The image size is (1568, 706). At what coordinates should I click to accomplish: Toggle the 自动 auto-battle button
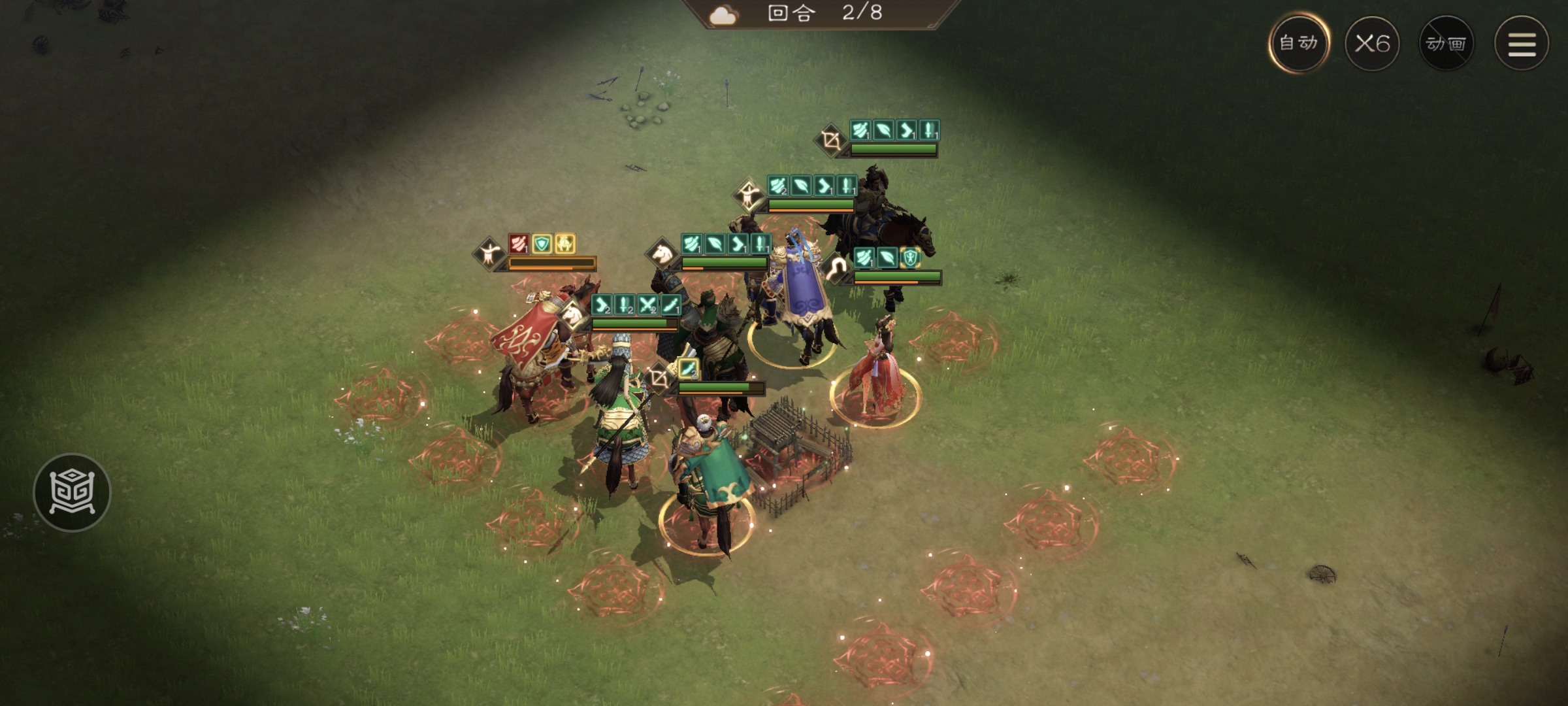tap(1298, 43)
